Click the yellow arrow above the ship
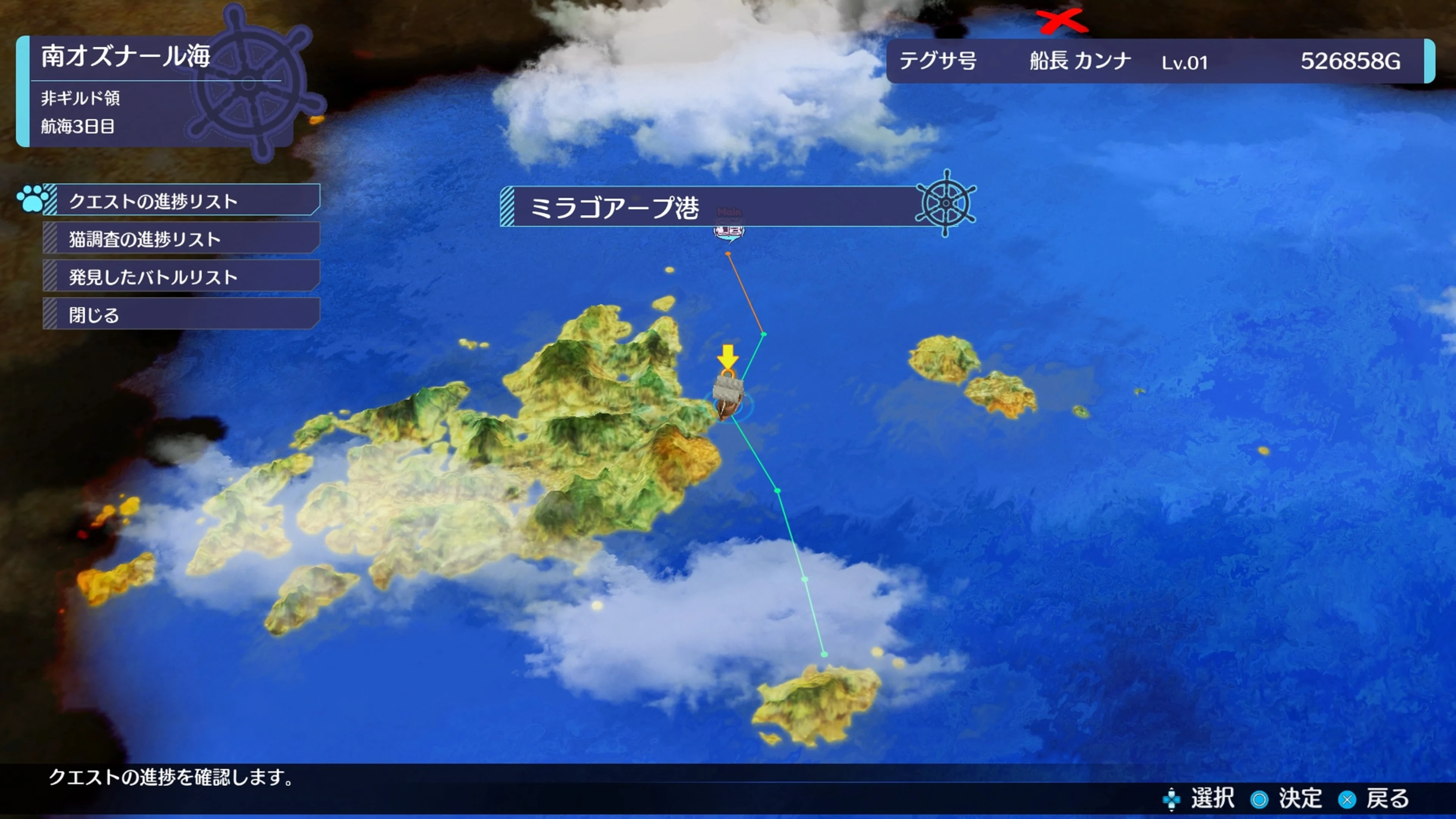 [x=728, y=356]
